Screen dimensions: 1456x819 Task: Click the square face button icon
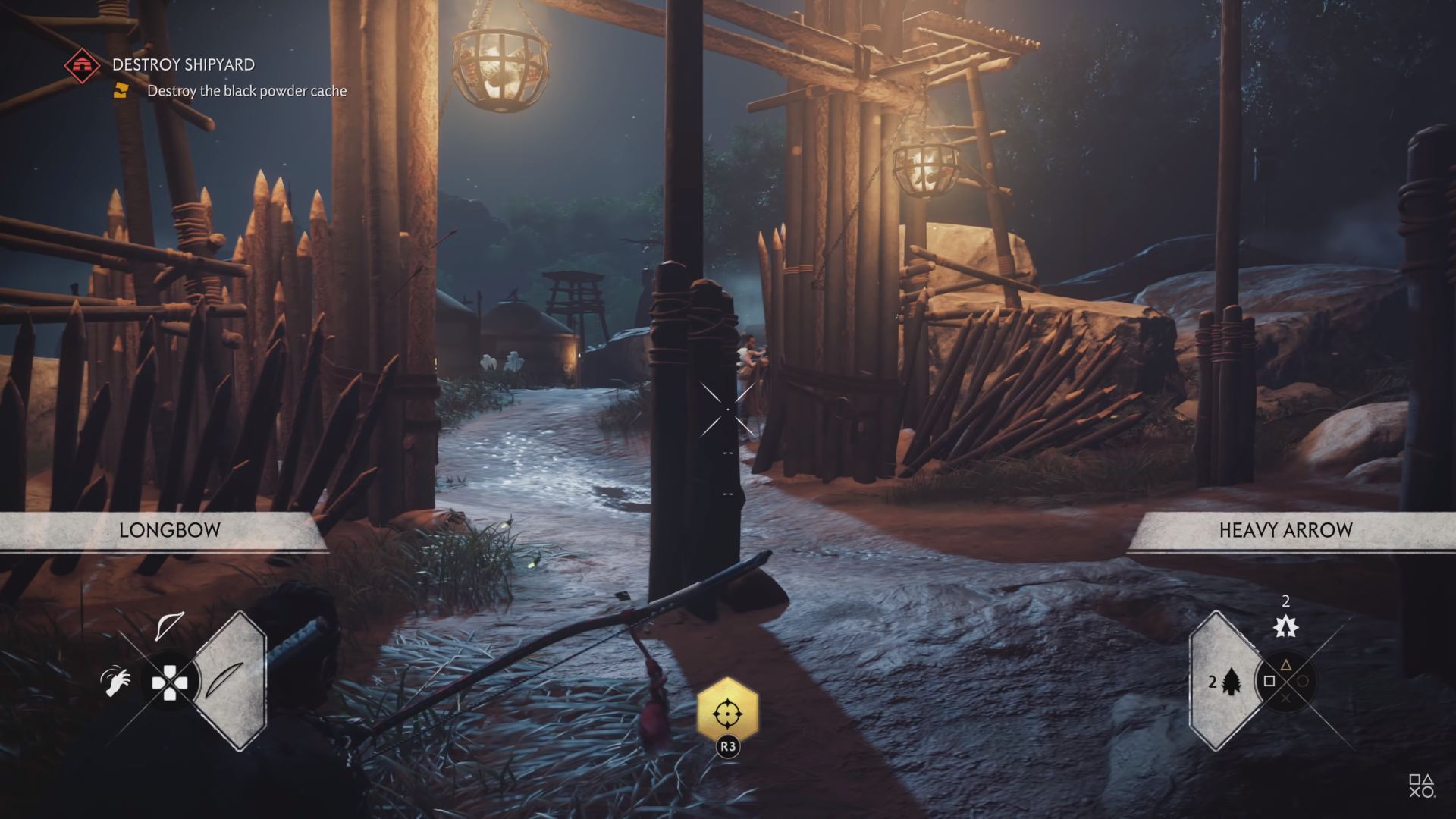coord(1269,680)
